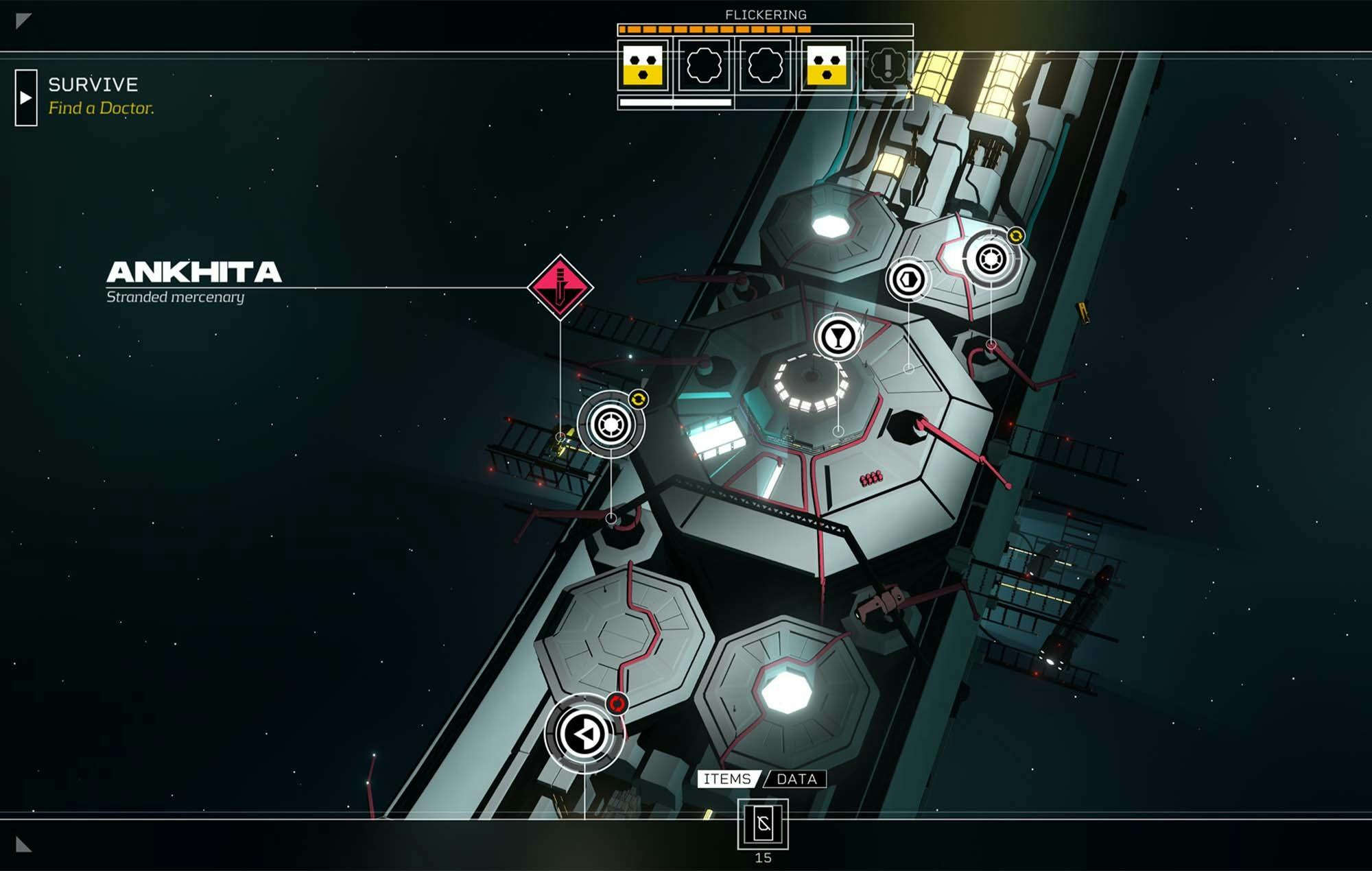The width and height of the screenshot is (1372, 871).
Task: Select the inventory item showing 15
Action: point(763,824)
